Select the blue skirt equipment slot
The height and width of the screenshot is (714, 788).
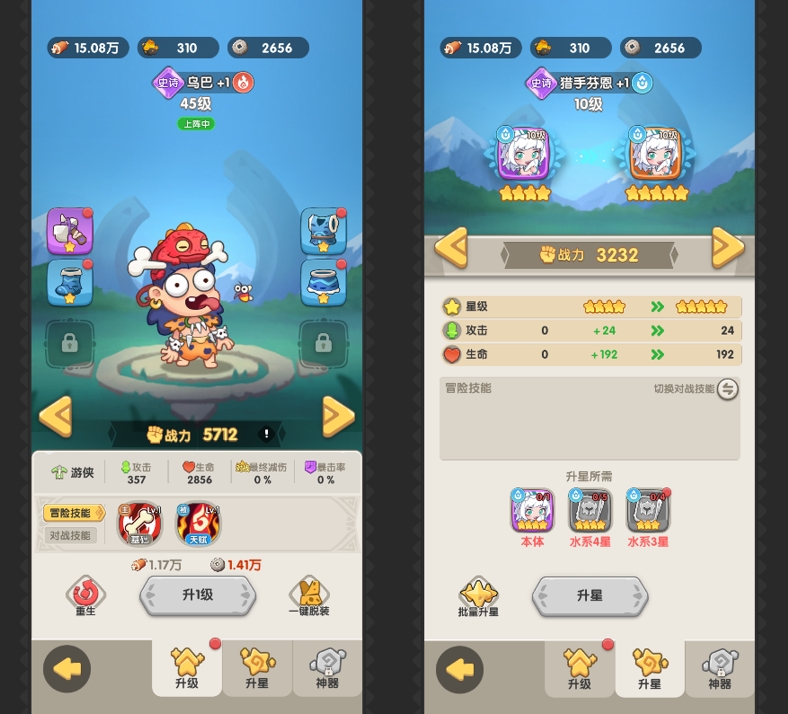point(323,282)
